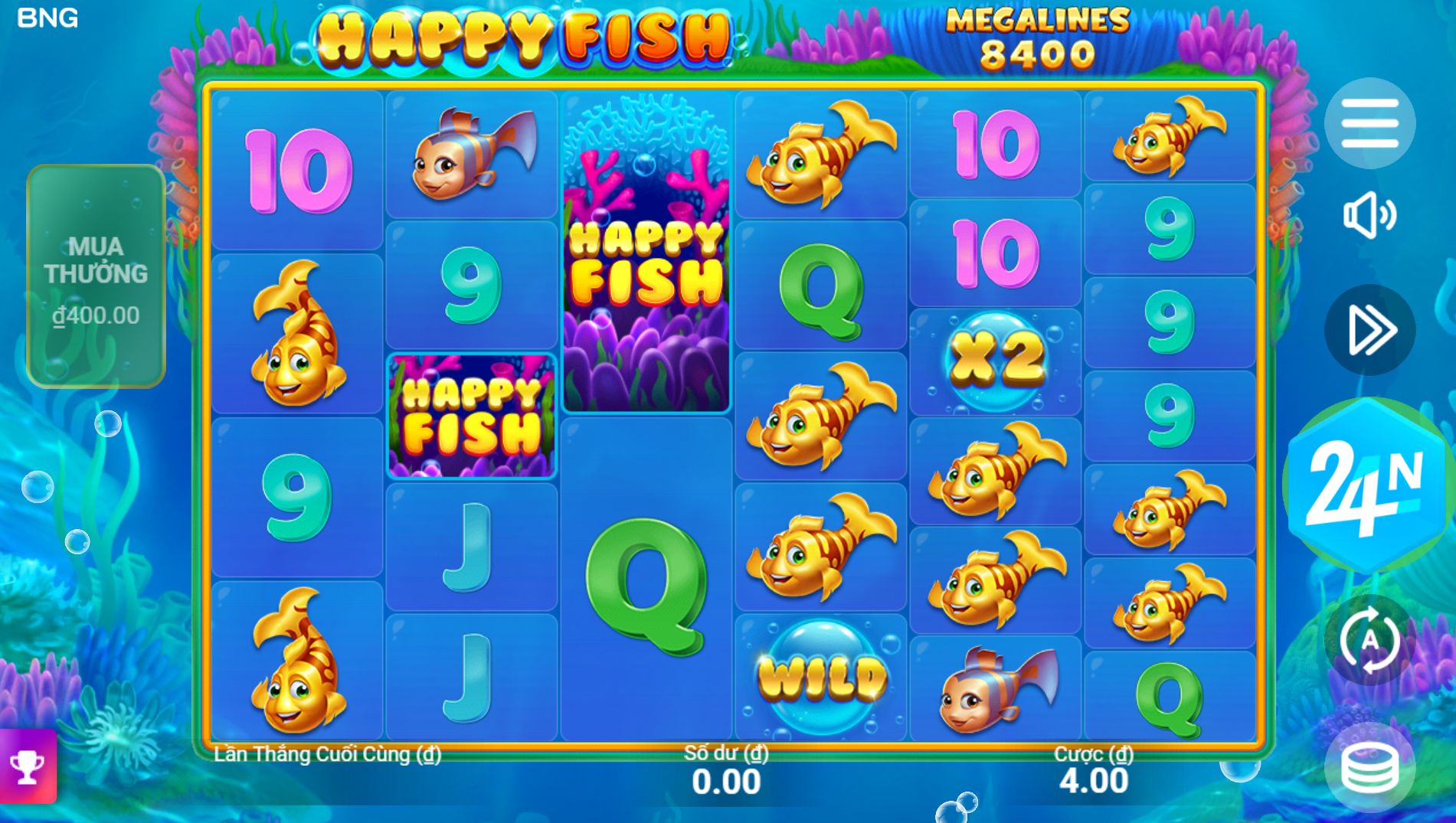Open the coin value settings

(x=1371, y=766)
